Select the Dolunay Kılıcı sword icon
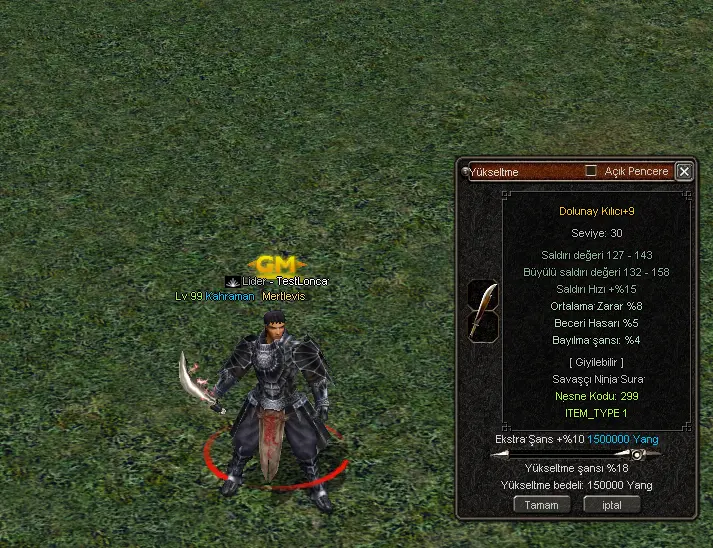This screenshot has height=548, width=713. [483, 311]
